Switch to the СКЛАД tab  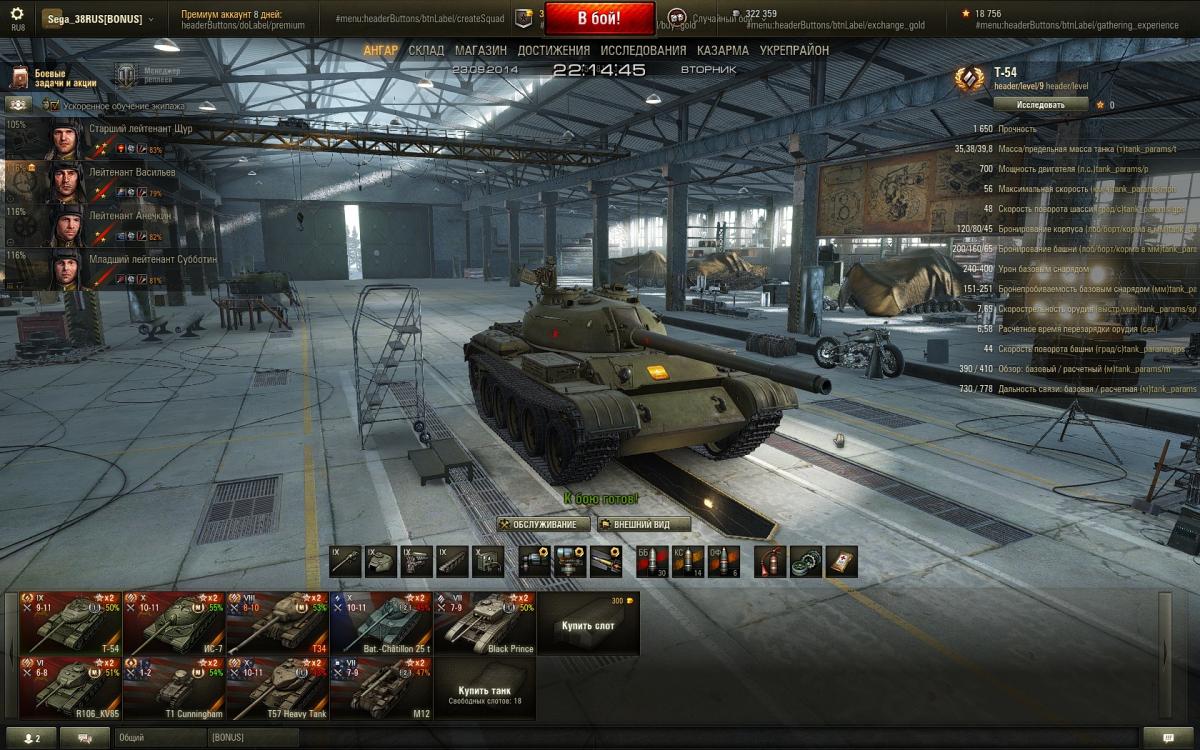(x=426, y=50)
